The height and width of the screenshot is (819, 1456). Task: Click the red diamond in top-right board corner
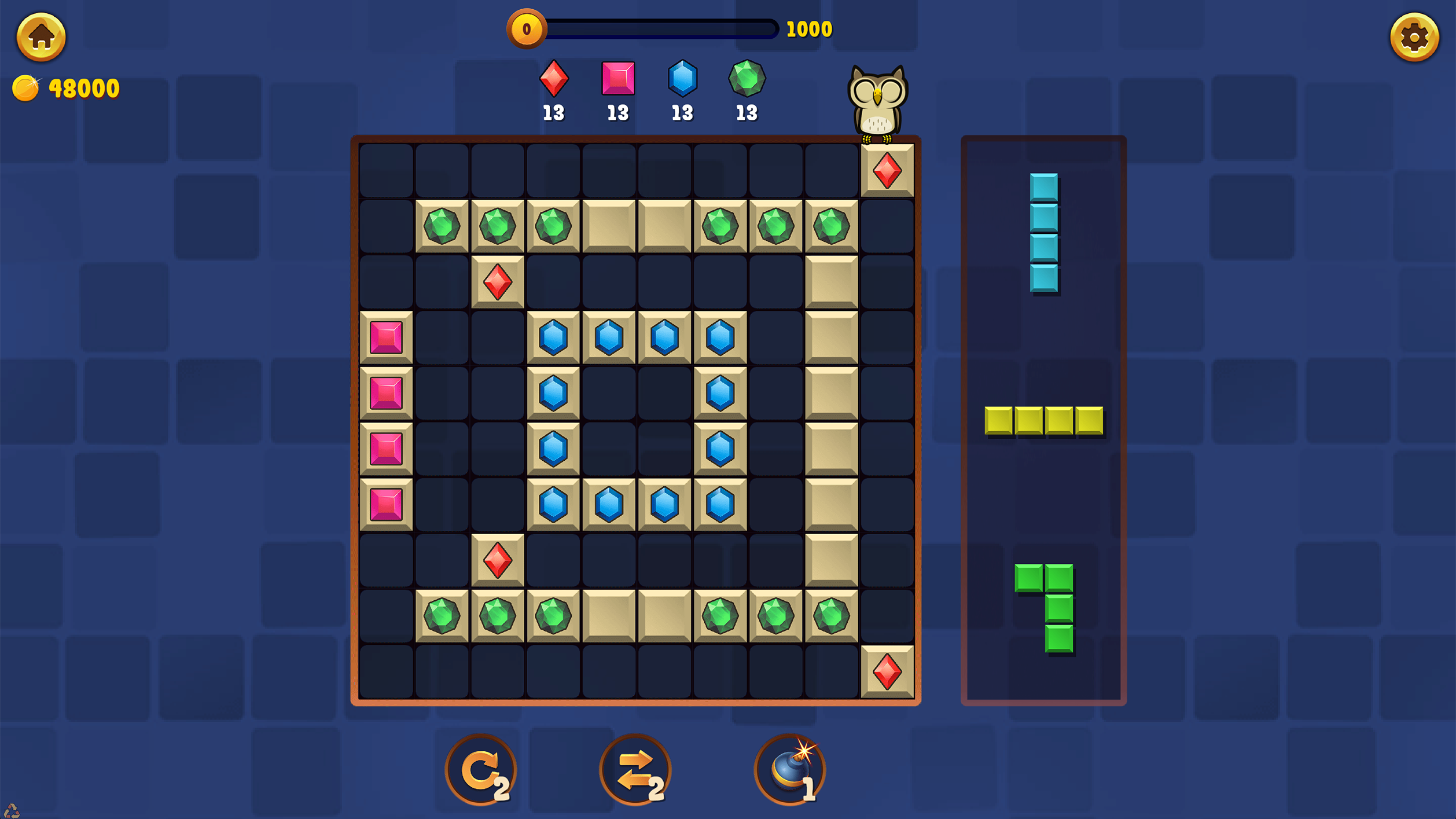887,169
